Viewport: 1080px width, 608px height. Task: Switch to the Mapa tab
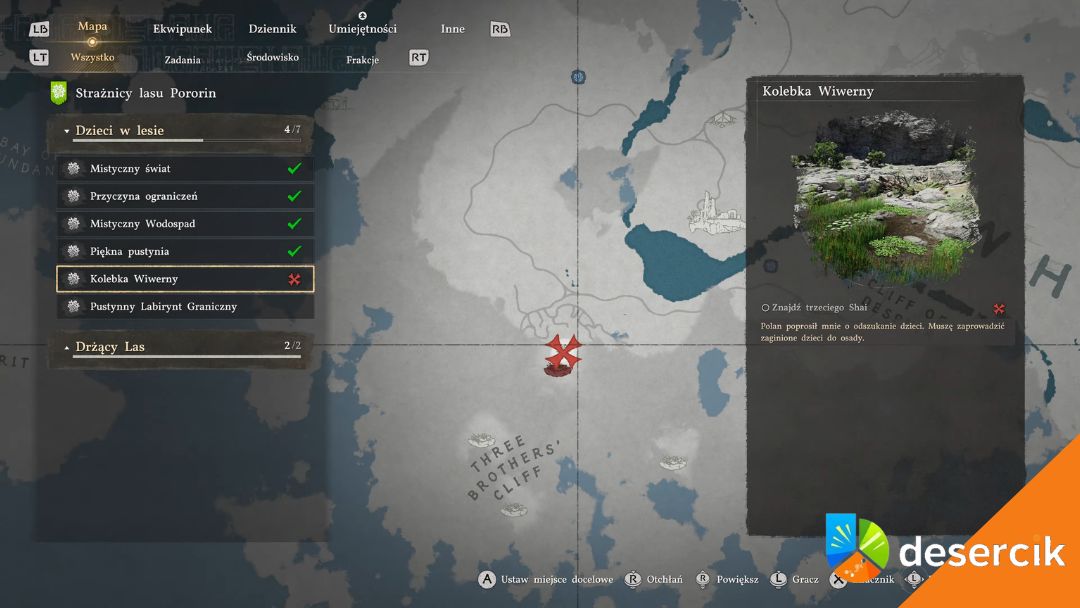pyautogui.click(x=92, y=27)
